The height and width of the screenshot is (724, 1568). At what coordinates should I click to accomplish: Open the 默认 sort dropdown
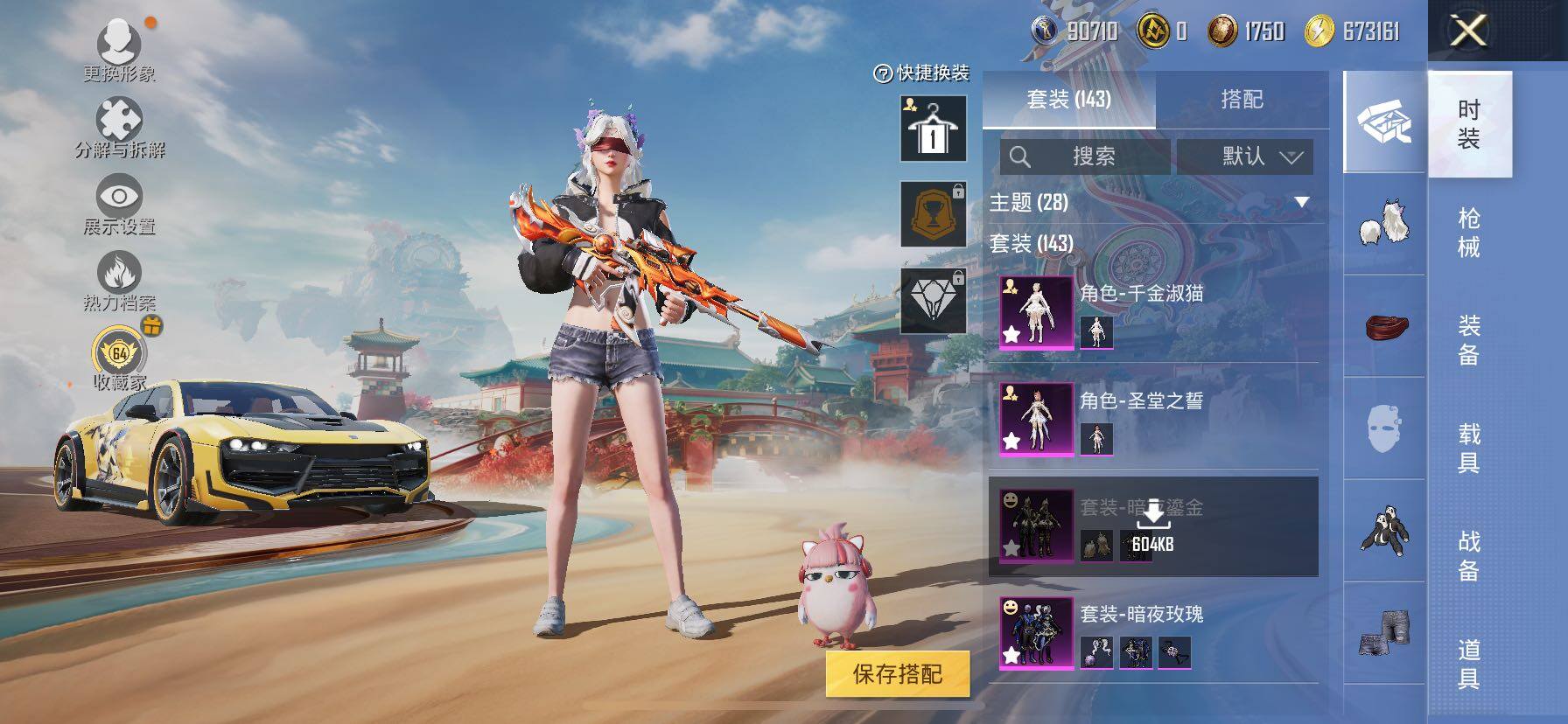click(x=1244, y=157)
